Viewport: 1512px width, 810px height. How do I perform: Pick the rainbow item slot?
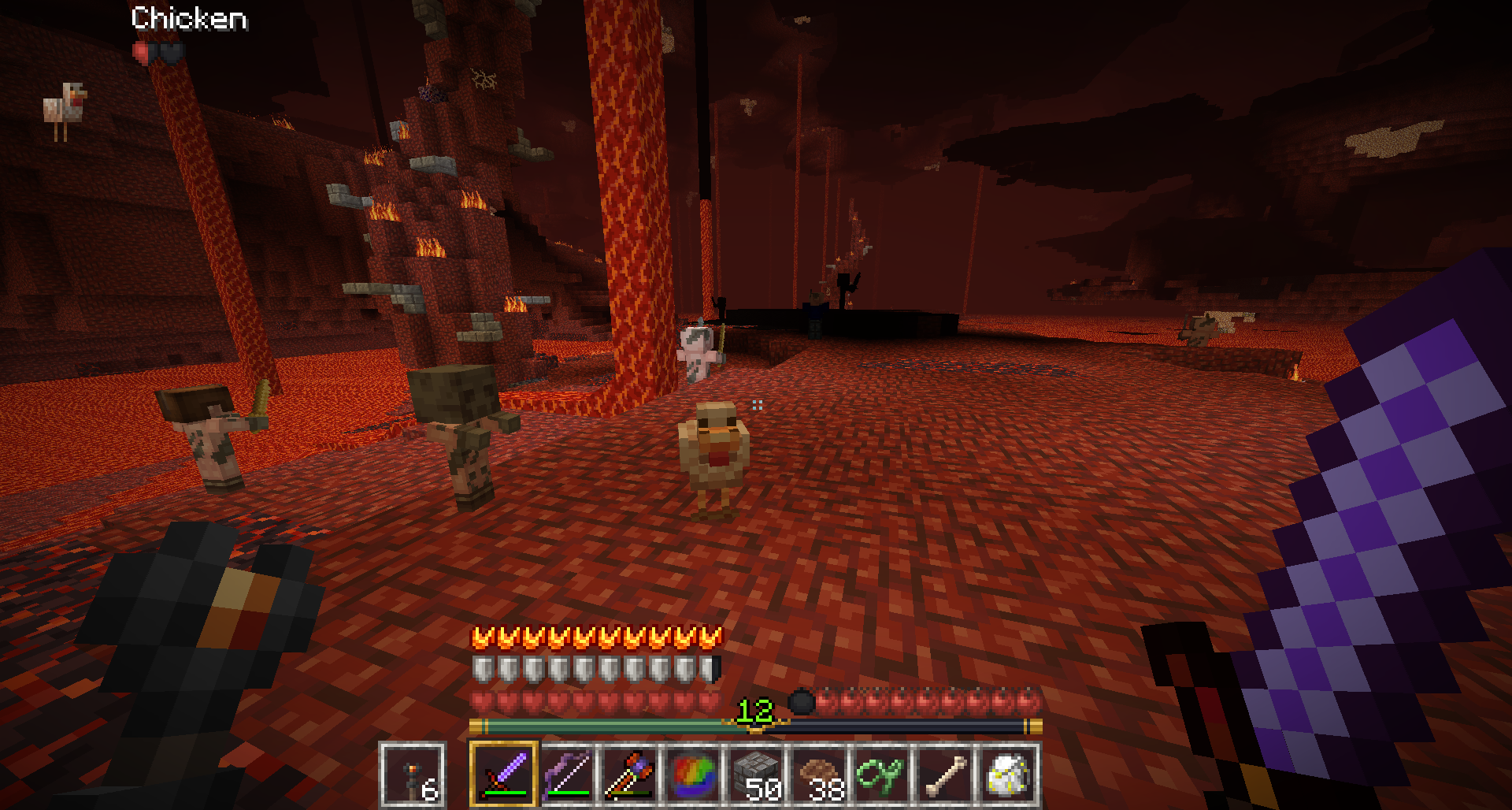(x=693, y=775)
